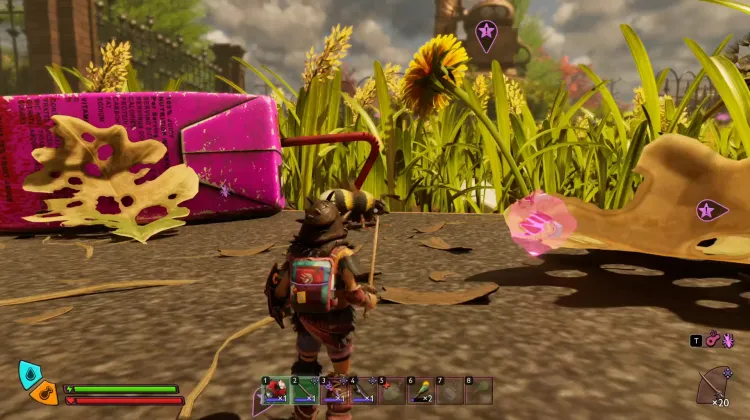
Task: Choose hotbar slot 7
Action: pos(450,390)
